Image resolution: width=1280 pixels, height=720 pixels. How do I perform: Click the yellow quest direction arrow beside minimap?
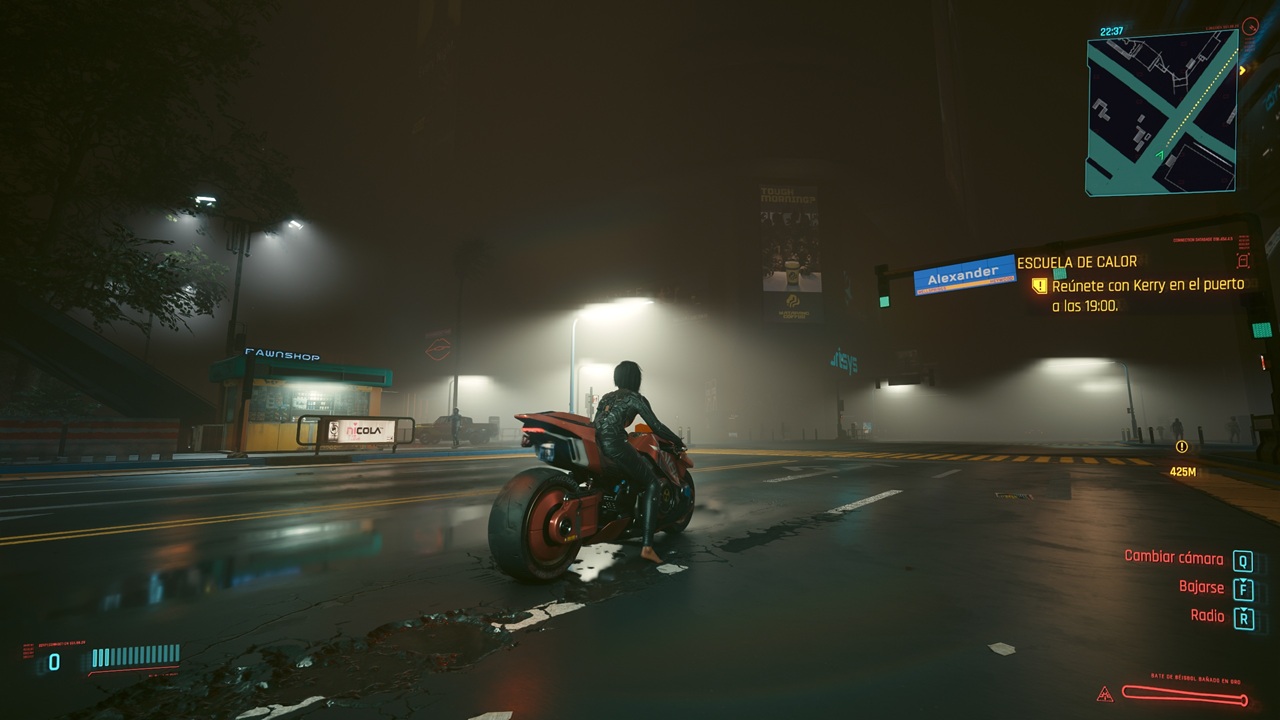coord(1243,70)
